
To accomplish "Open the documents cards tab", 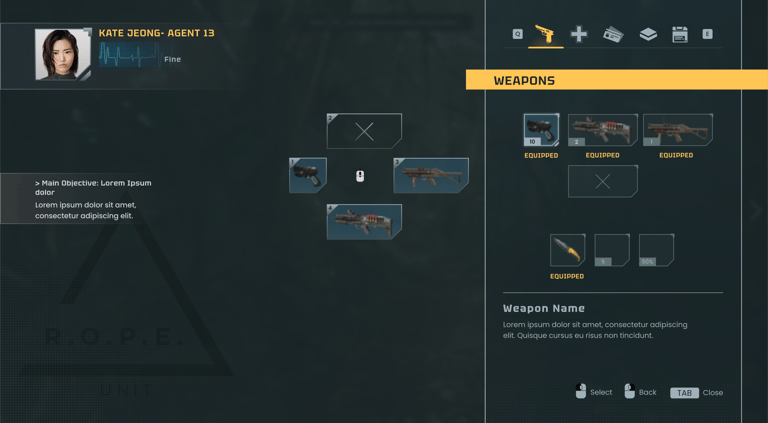I will point(613,35).
